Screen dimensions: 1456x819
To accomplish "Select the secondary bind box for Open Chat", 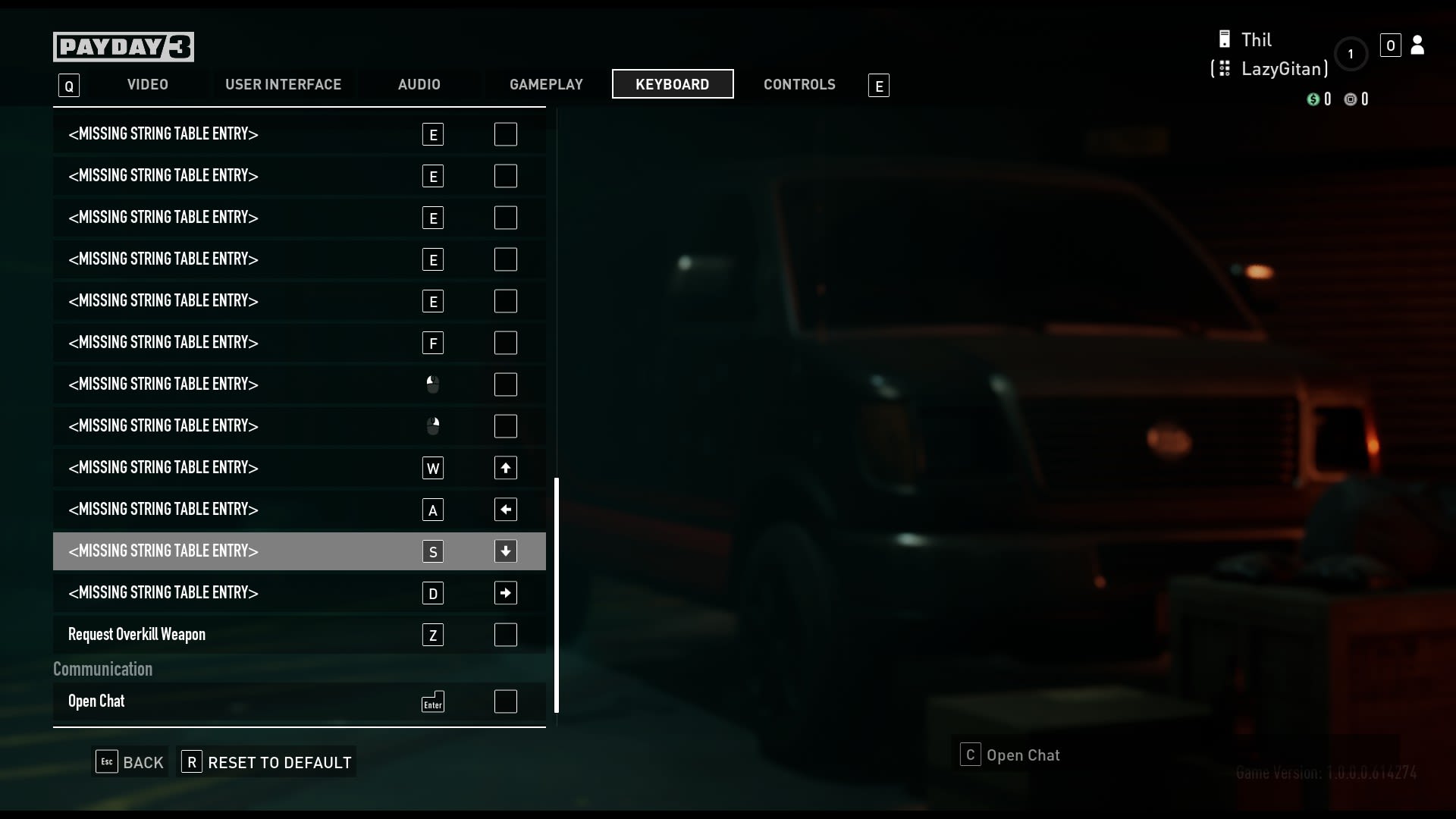I will [505, 701].
